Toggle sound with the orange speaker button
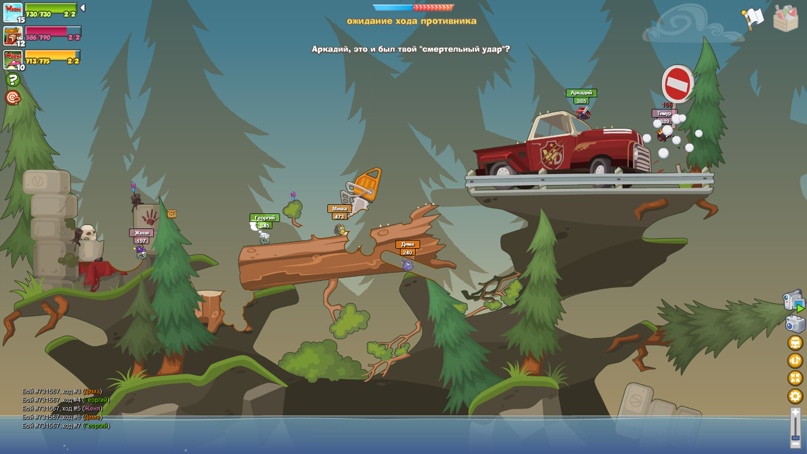Screen dimensions: 807x454 click(796, 360)
